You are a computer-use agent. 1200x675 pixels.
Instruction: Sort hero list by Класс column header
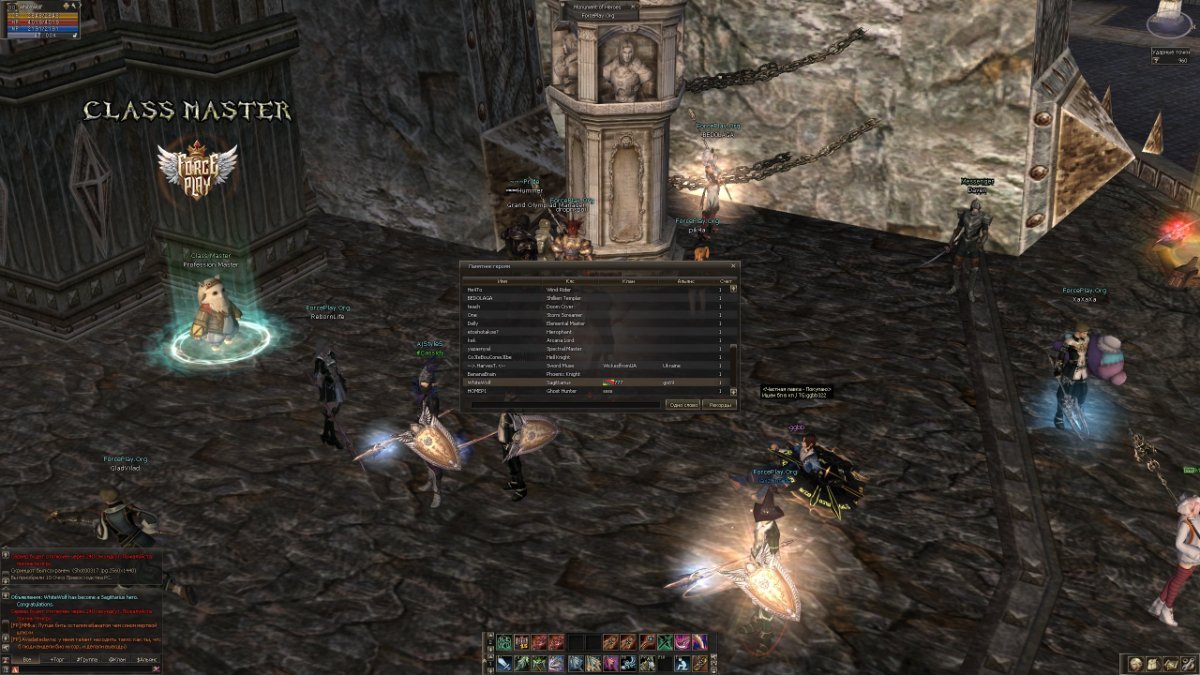point(570,282)
